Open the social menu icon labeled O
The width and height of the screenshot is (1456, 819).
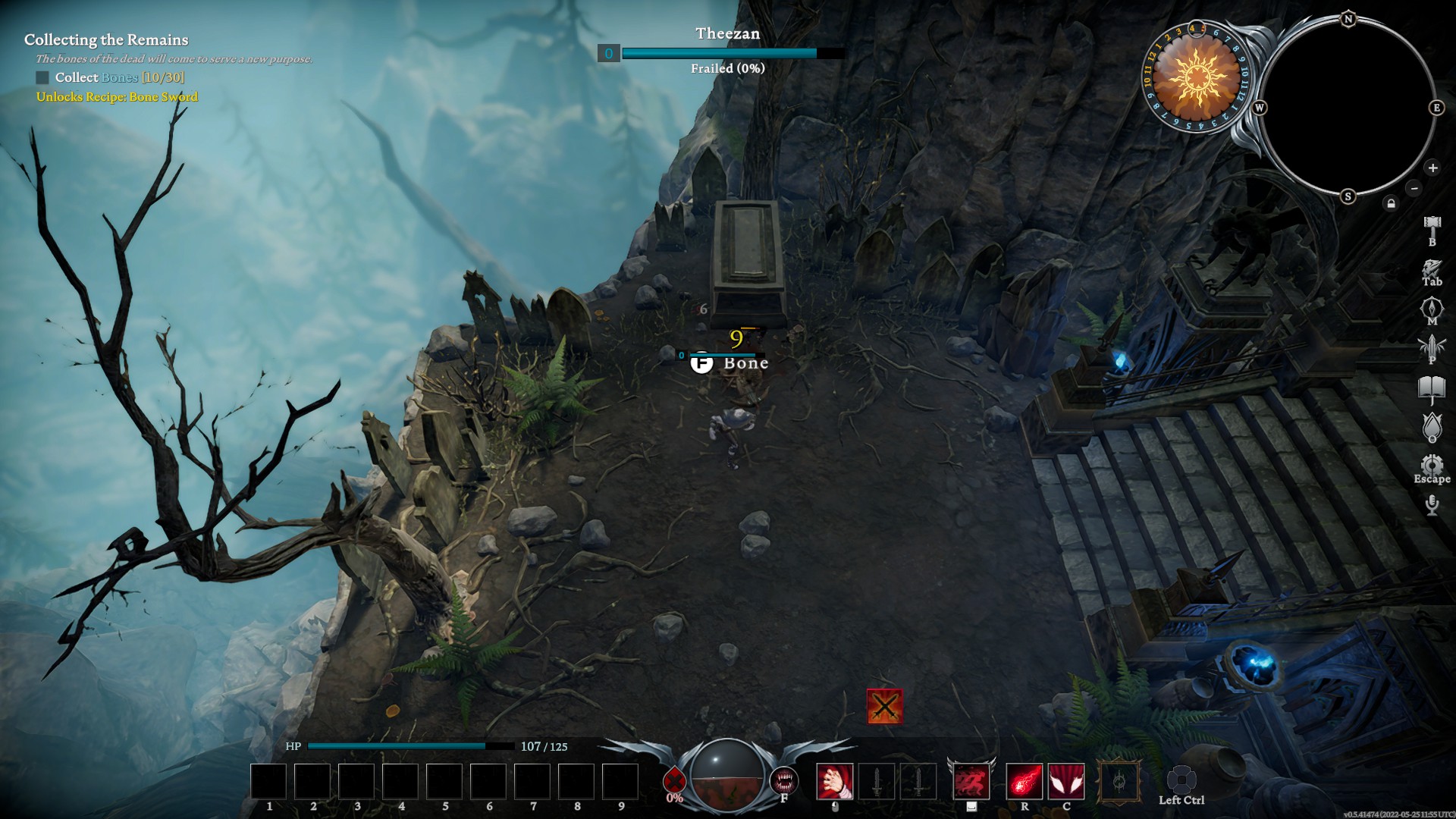pyautogui.click(x=1432, y=427)
